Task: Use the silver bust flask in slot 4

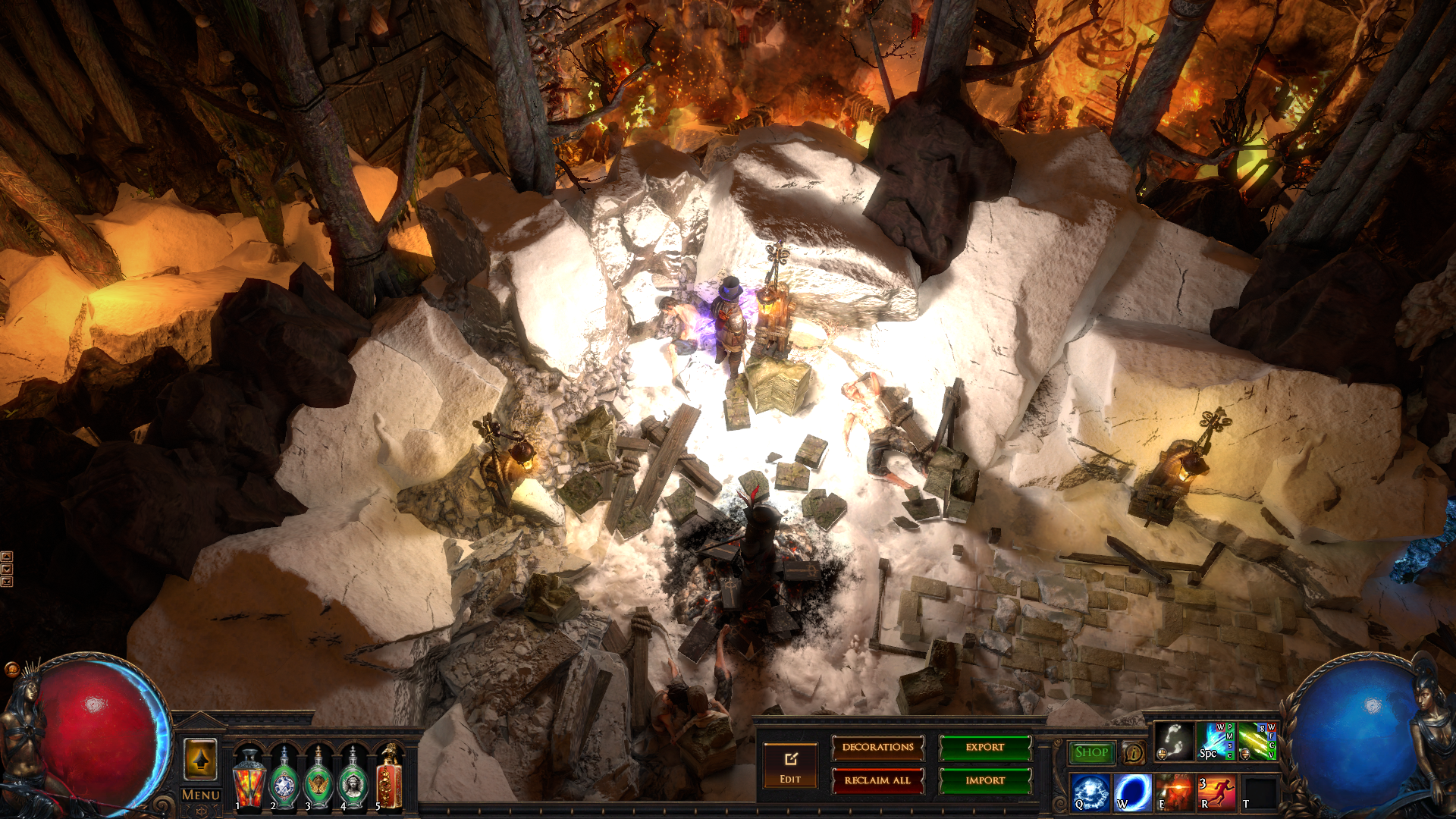Action: (x=353, y=779)
